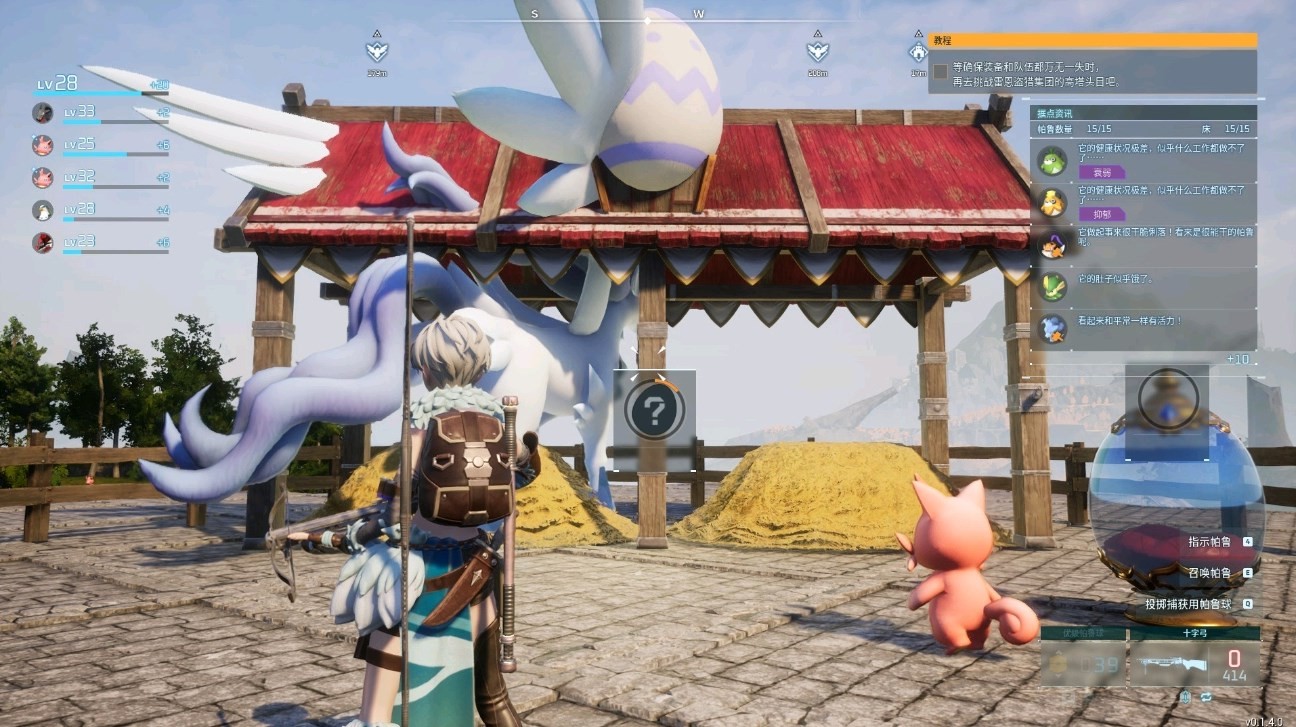Click the question mark interaction marker
1296x727 pixels.
(655, 410)
